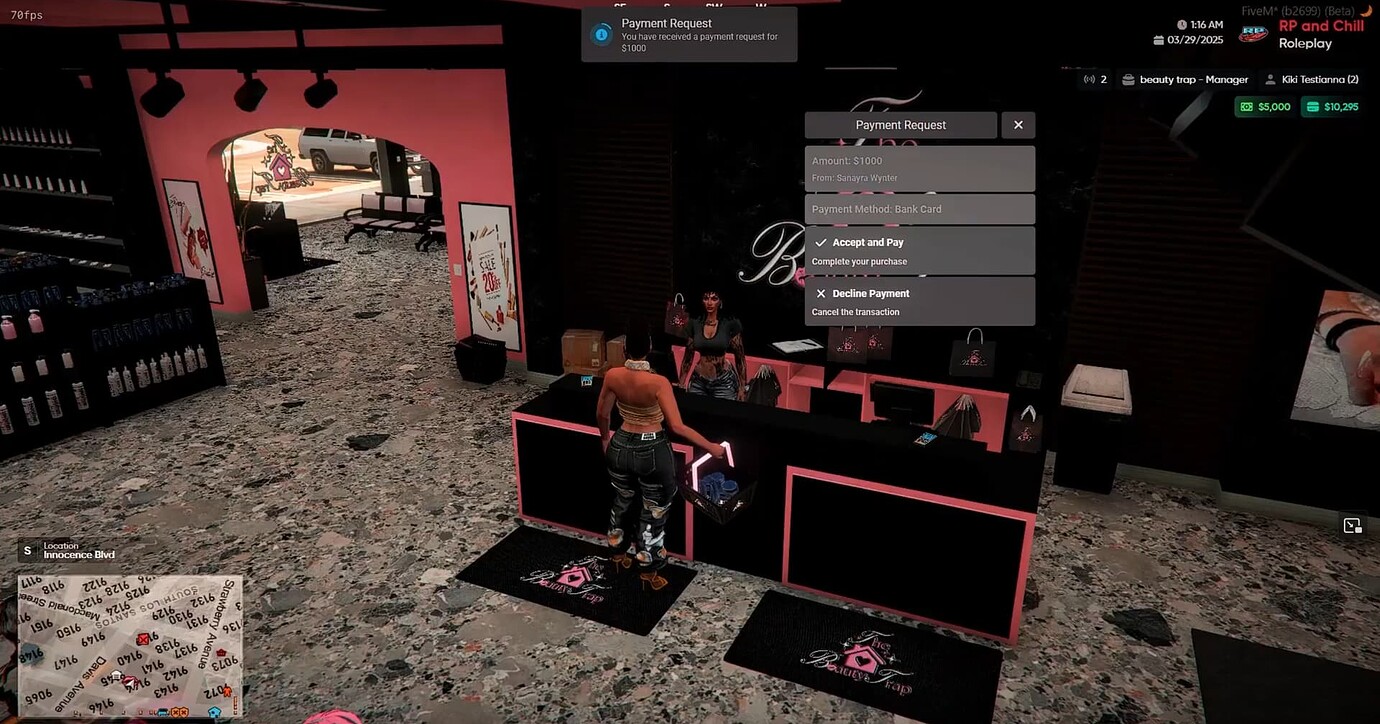The width and height of the screenshot is (1380, 724).
Task: Close the Payment Request dialog
Action: 1018,124
